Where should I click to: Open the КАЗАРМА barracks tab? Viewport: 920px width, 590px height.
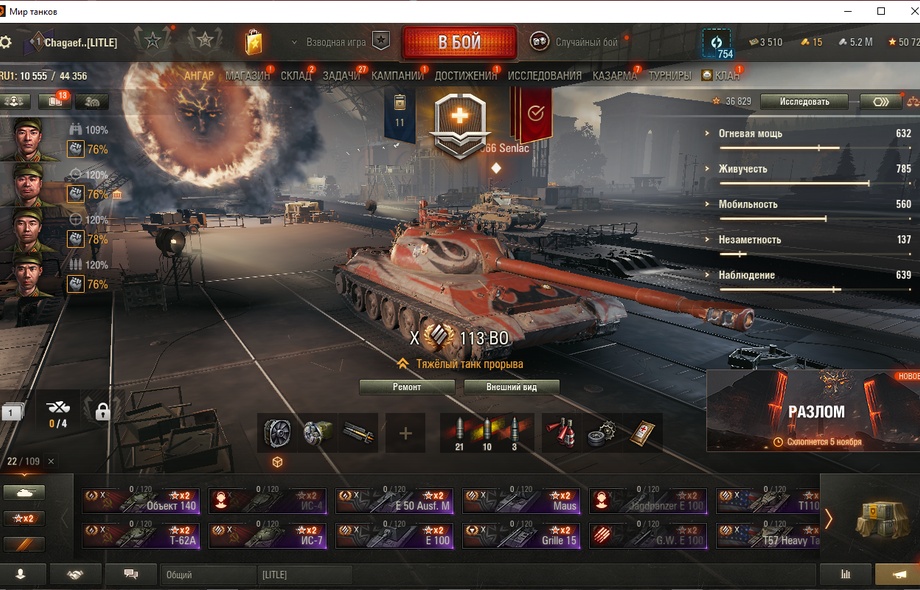614,75
